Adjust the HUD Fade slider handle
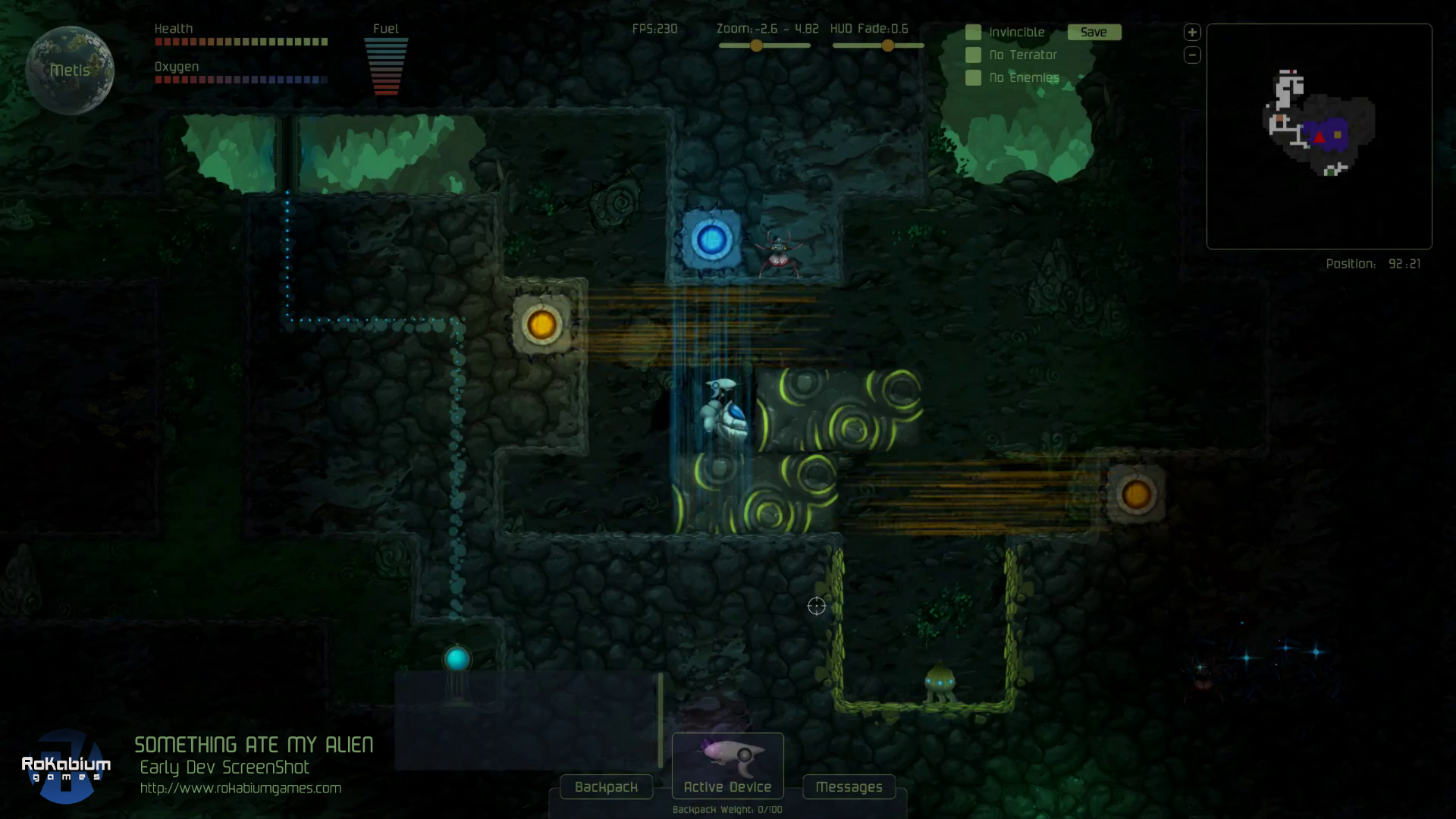Screen dimensions: 1456x819 point(887,45)
